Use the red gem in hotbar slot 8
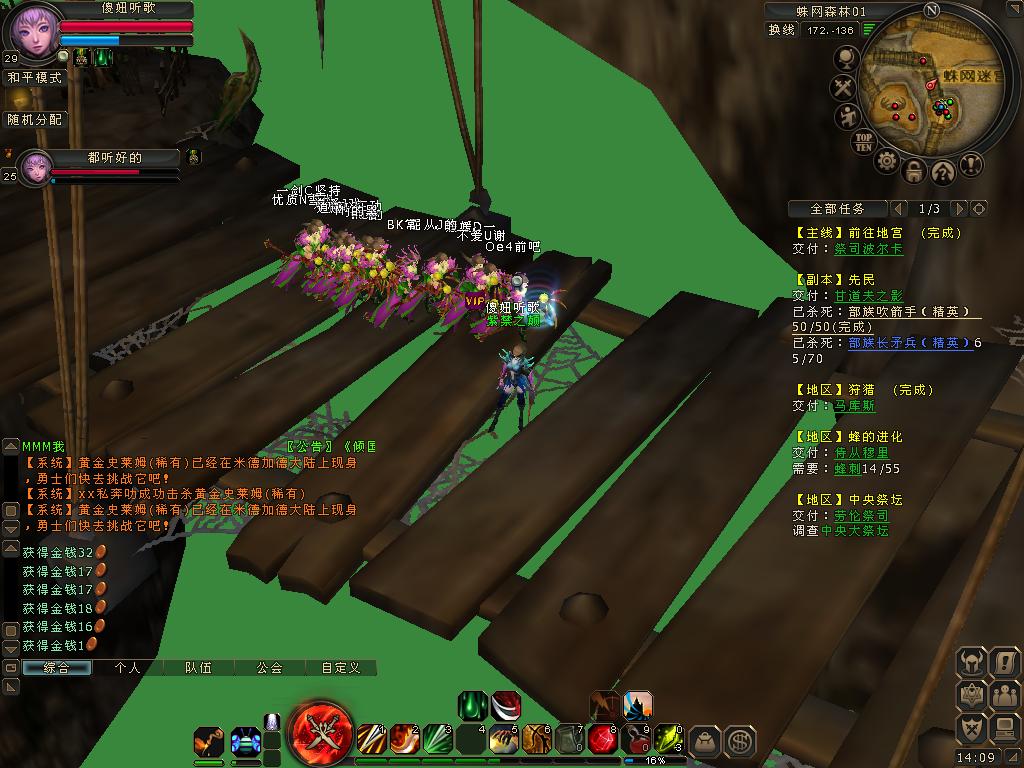The image size is (1024, 768). 602,739
